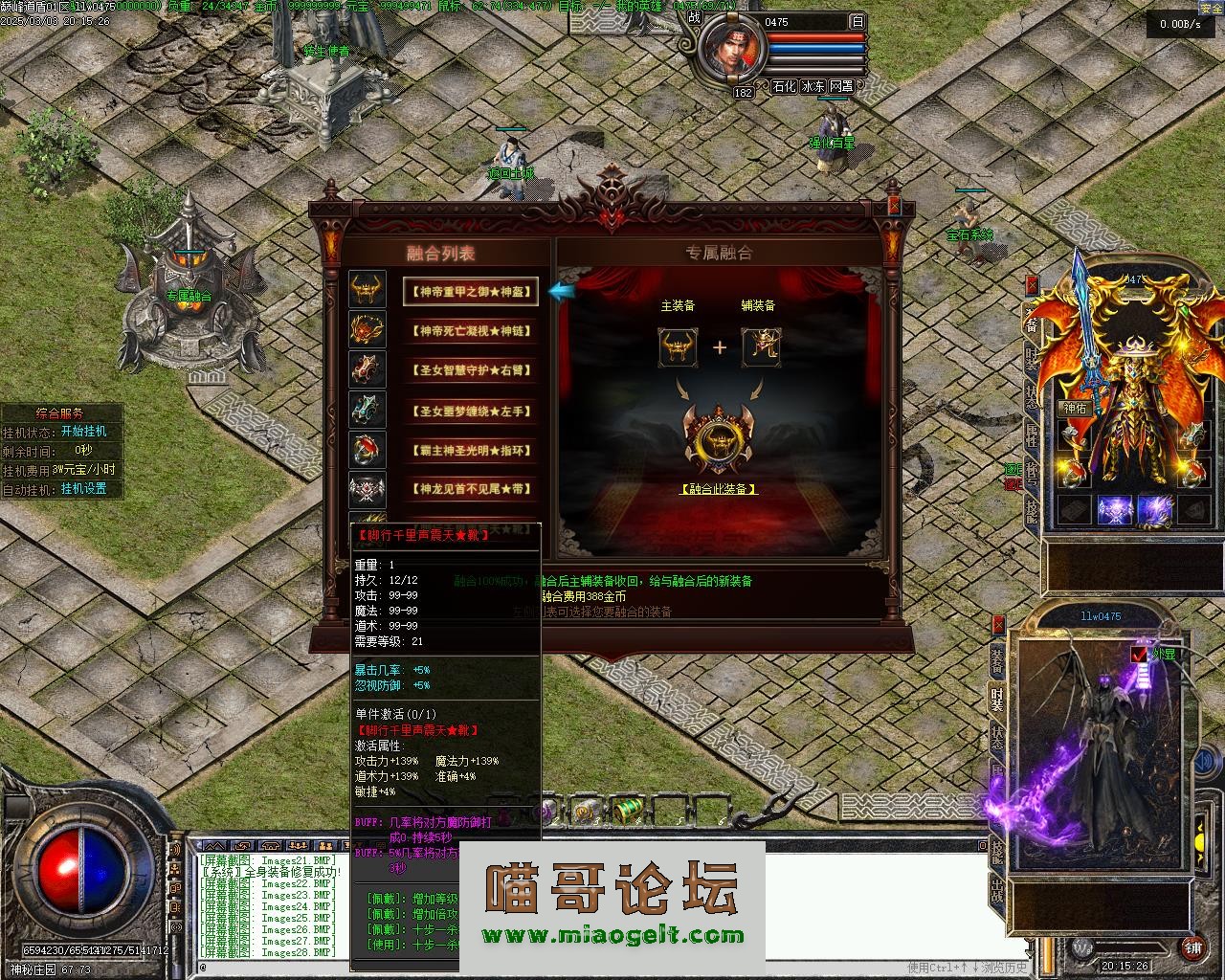The width and height of the screenshot is (1225, 980).
Task: Use the green treasure chest hotbar item
Action: pyautogui.click(x=626, y=811)
